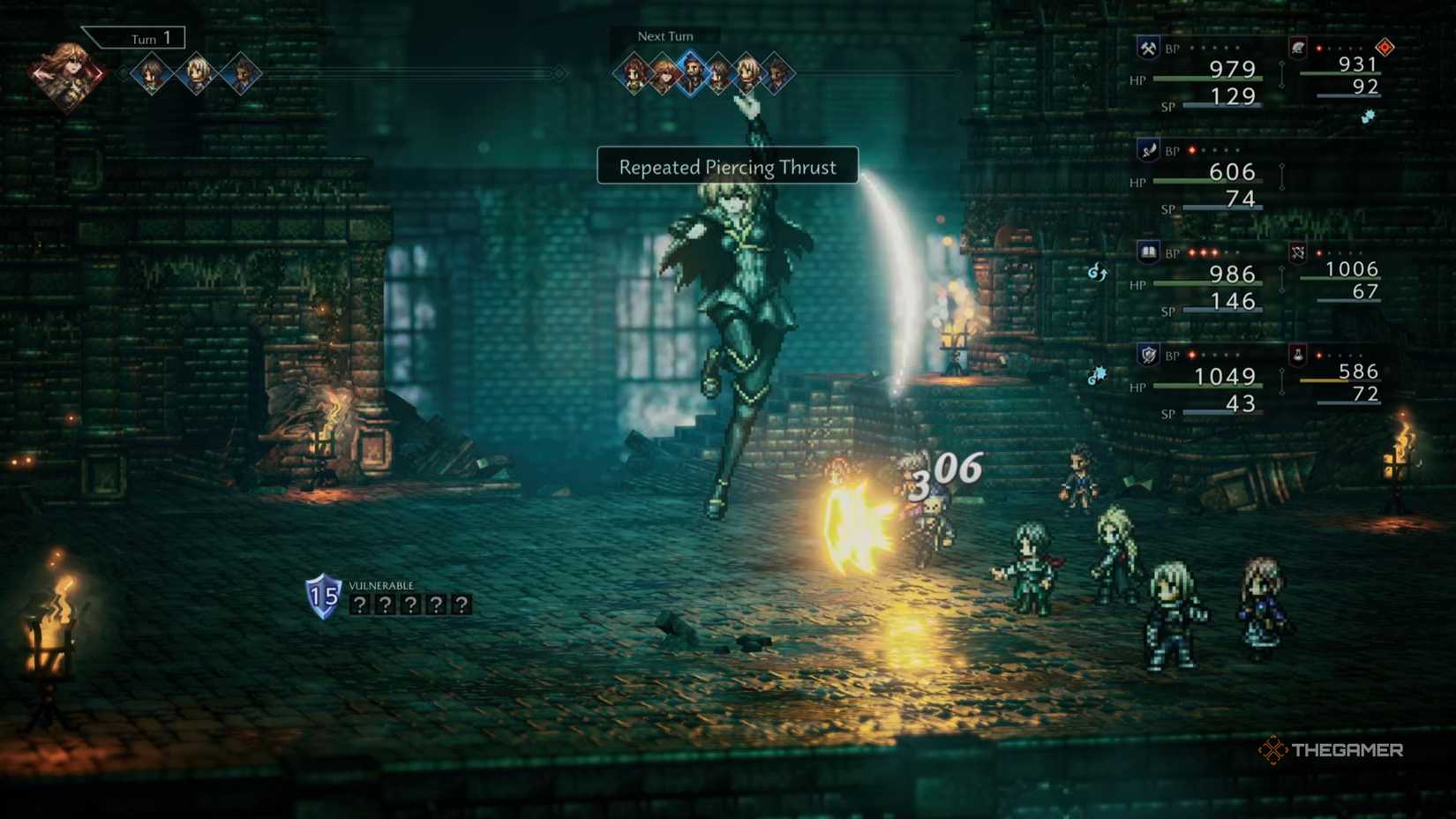Select the highlighted portrait in Next Turn queue

[x=690, y=74]
